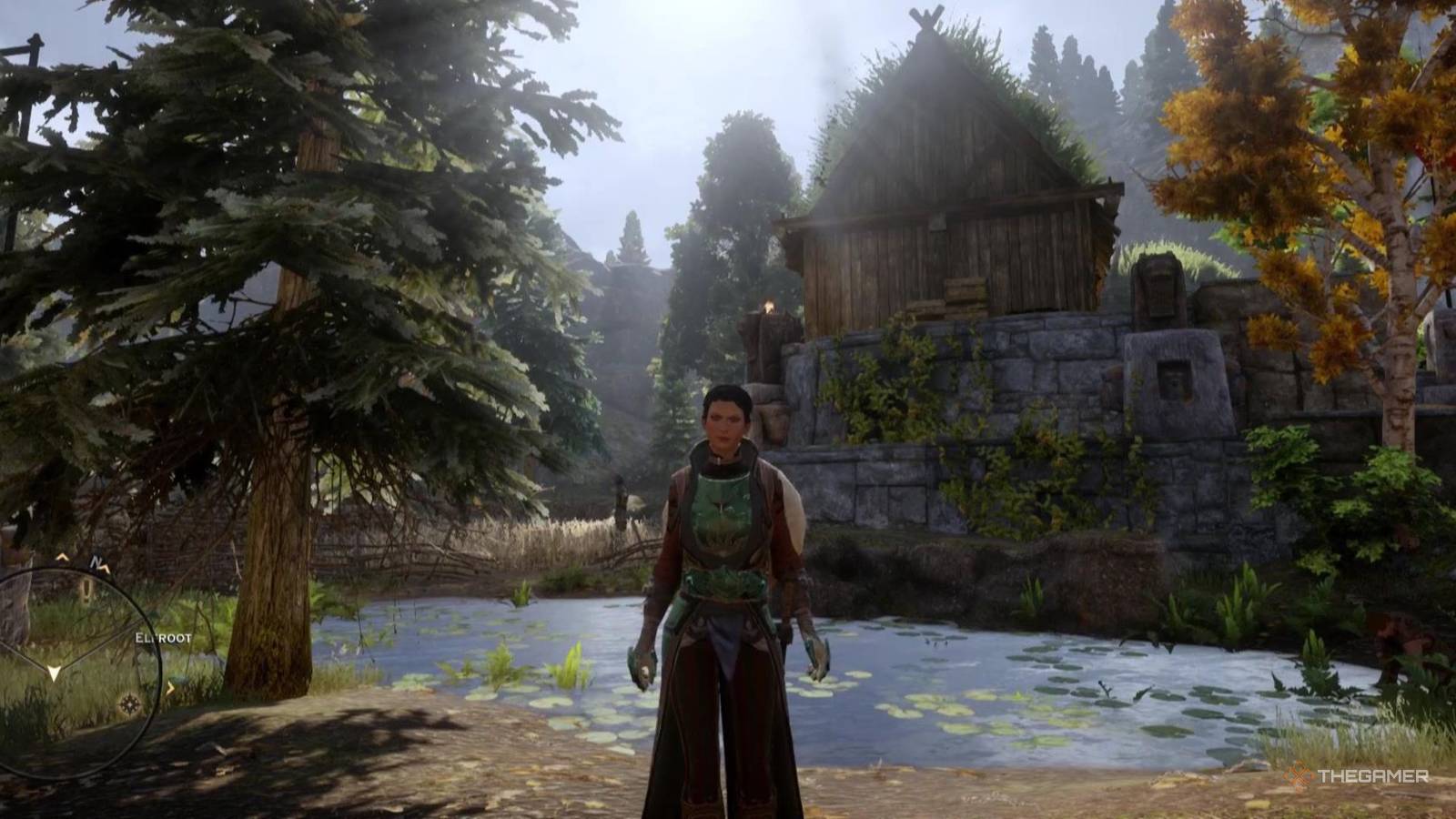This screenshot has height=819, width=1456.
Task: Click the Elfroot plant near the label
Action: tap(178, 678)
